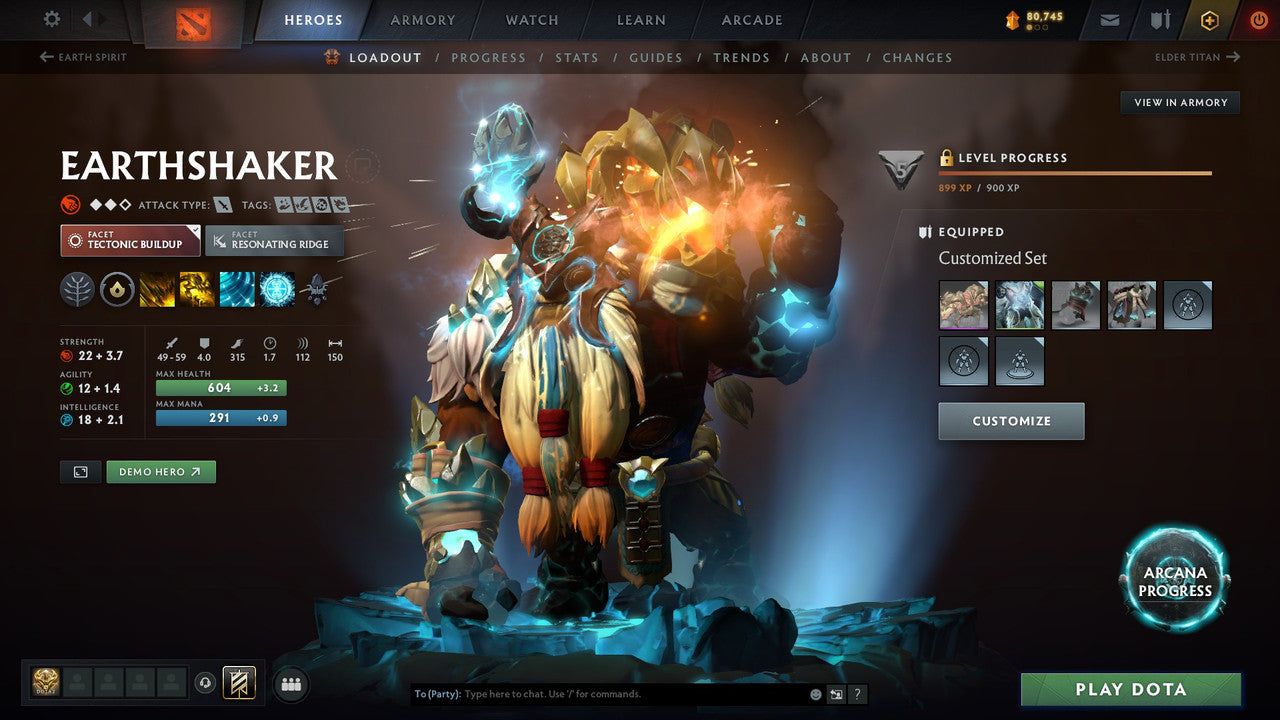This screenshot has height=720, width=1280.
Task: Open the Echo Slam ability icon
Action: 277,290
